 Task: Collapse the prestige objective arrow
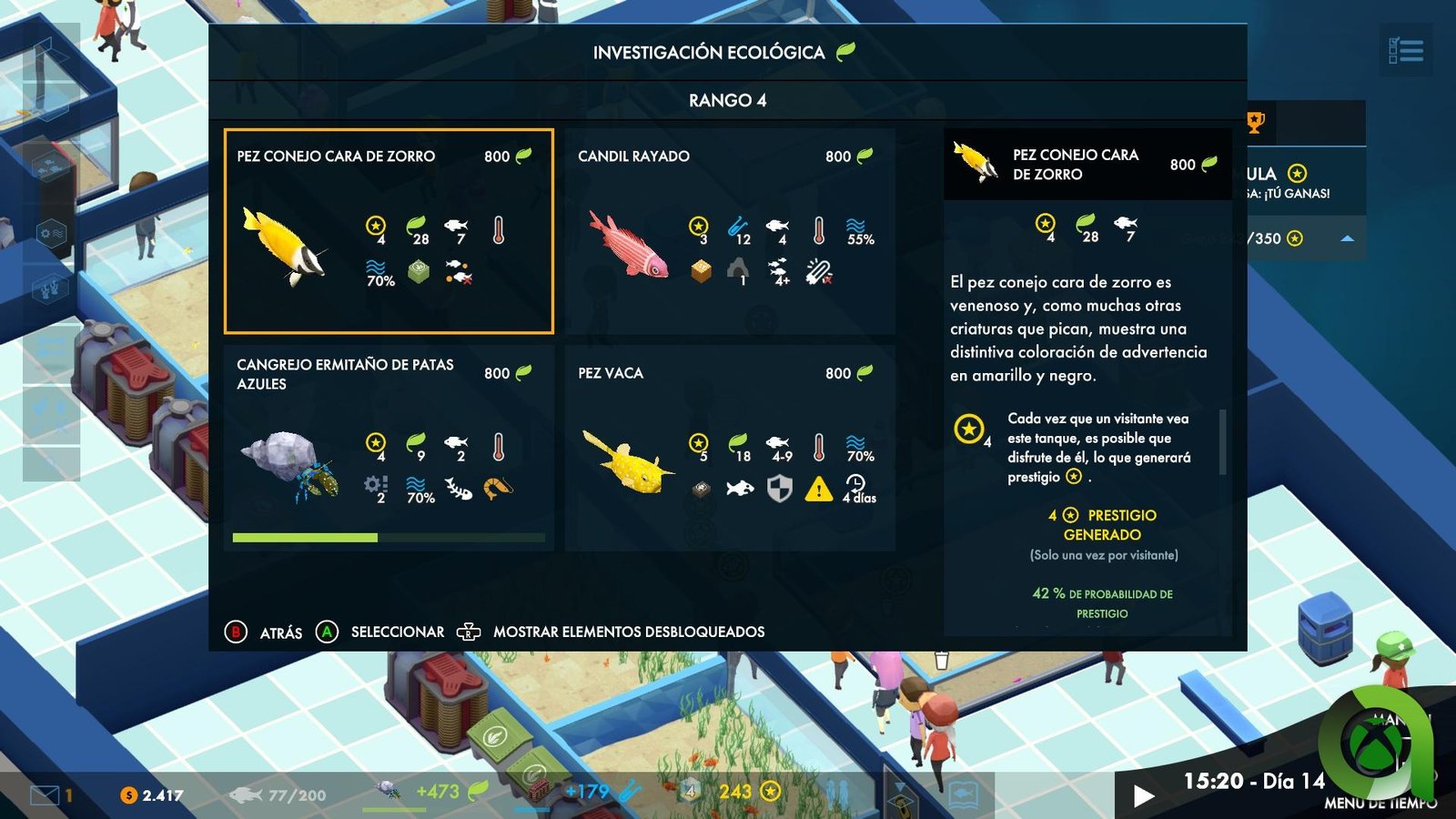(x=1348, y=238)
